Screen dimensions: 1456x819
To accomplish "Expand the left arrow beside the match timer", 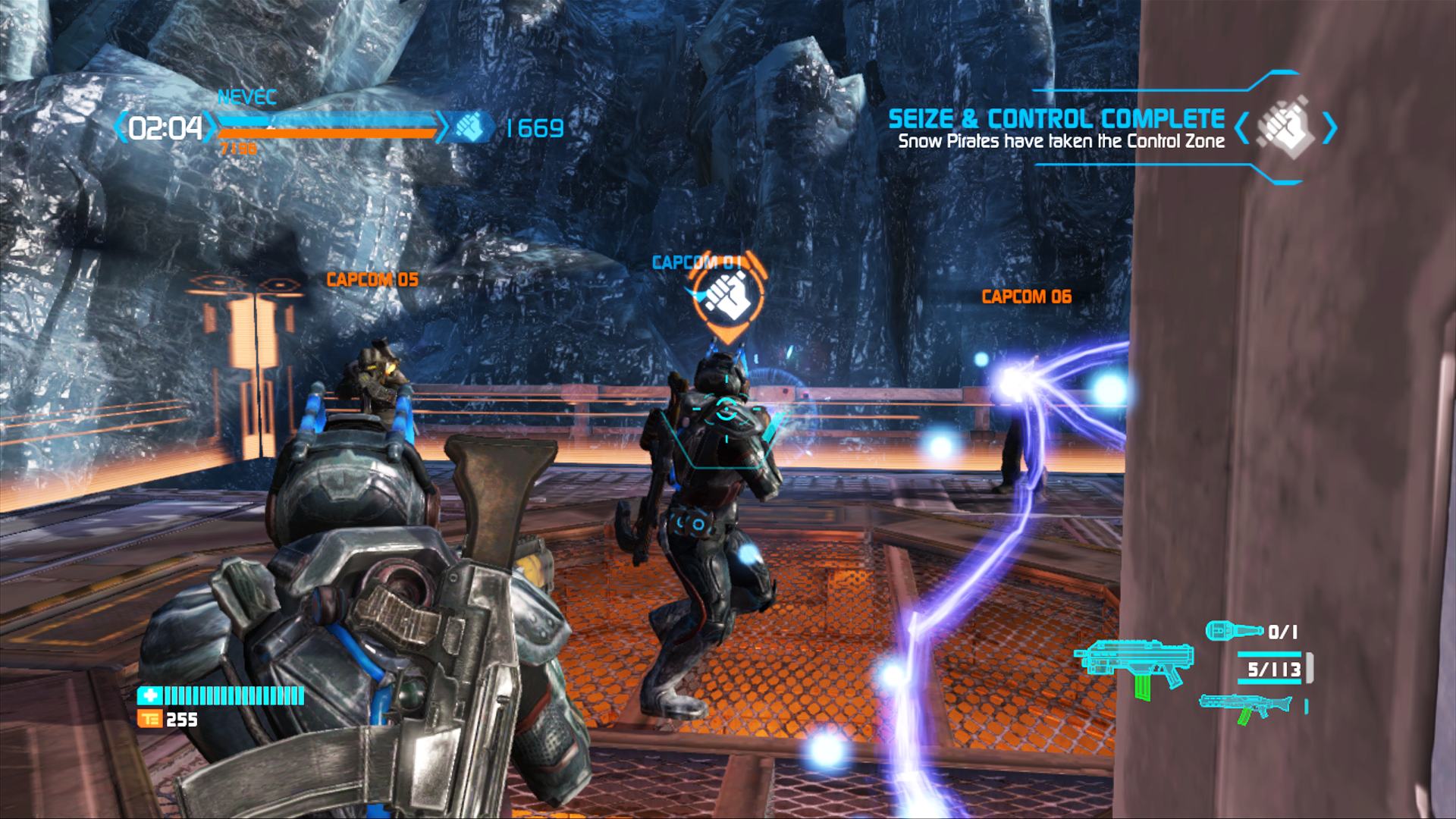I will (x=121, y=126).
